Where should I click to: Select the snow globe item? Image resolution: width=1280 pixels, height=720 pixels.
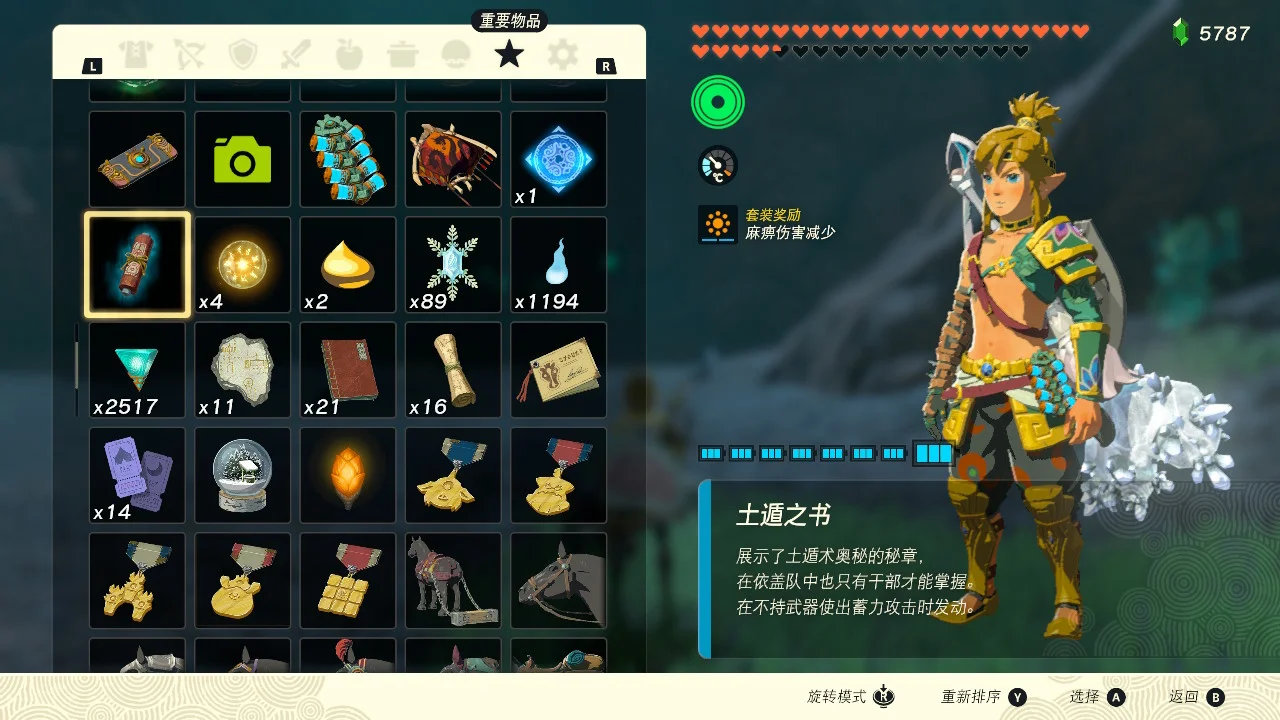pyautogui.click(x=242, y=475)
